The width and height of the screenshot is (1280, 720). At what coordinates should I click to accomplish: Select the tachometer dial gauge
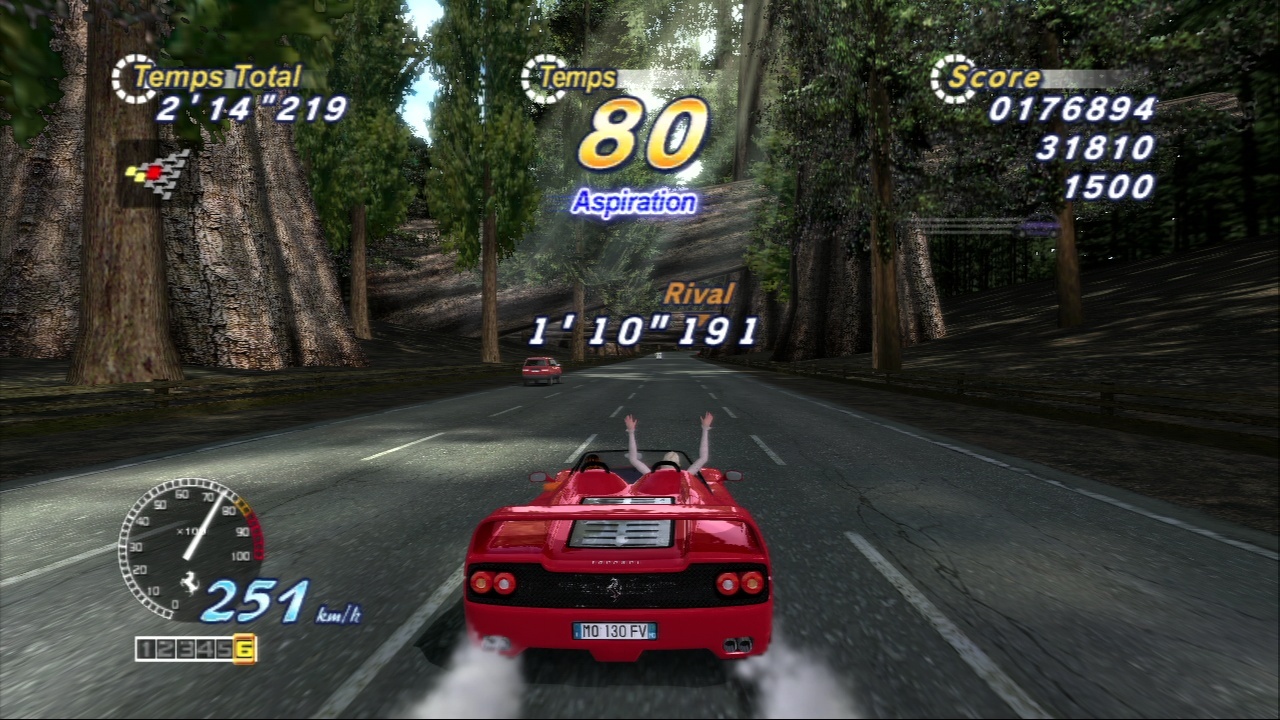(x=190, y=547)
